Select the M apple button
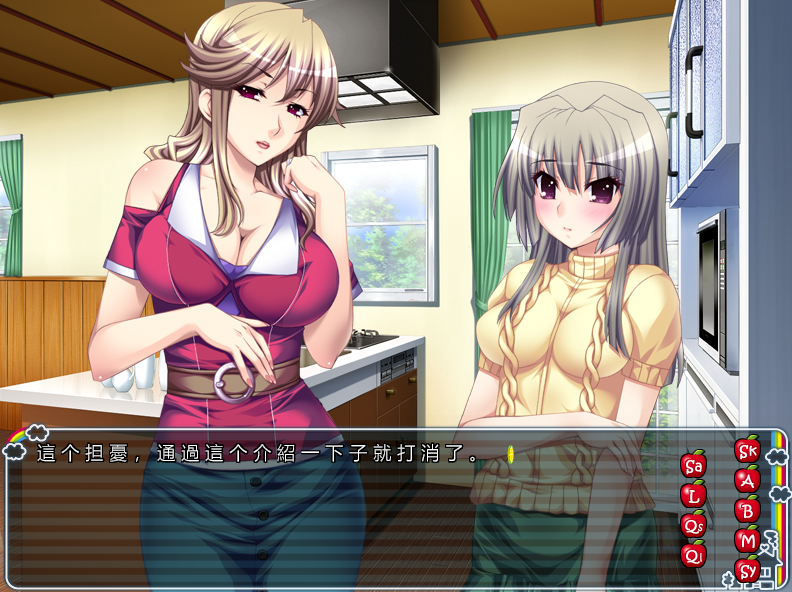The height and width of the screenshot is (592, 792). [x=747, y=540]
